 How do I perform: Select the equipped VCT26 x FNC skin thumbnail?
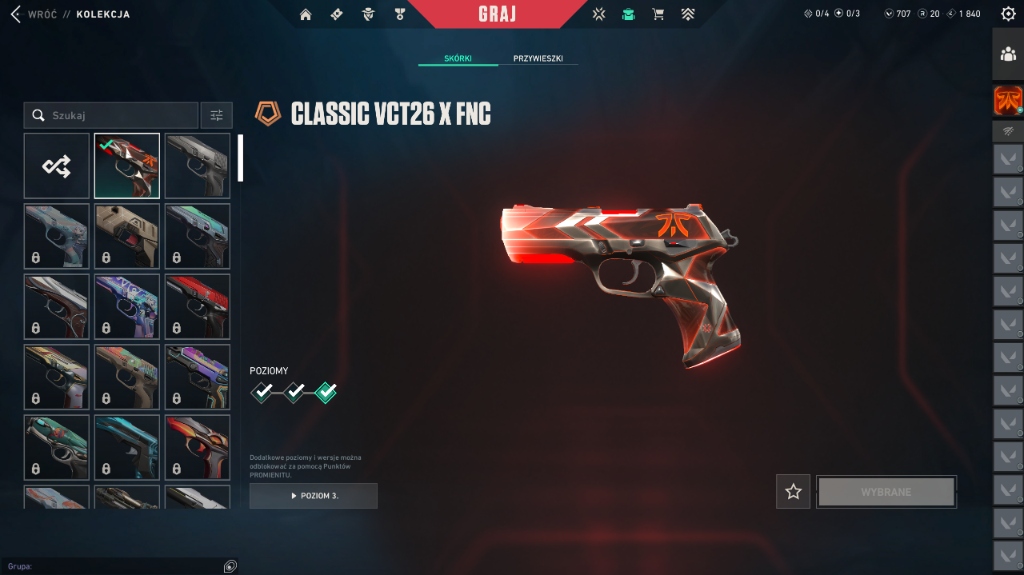(127, 166)
